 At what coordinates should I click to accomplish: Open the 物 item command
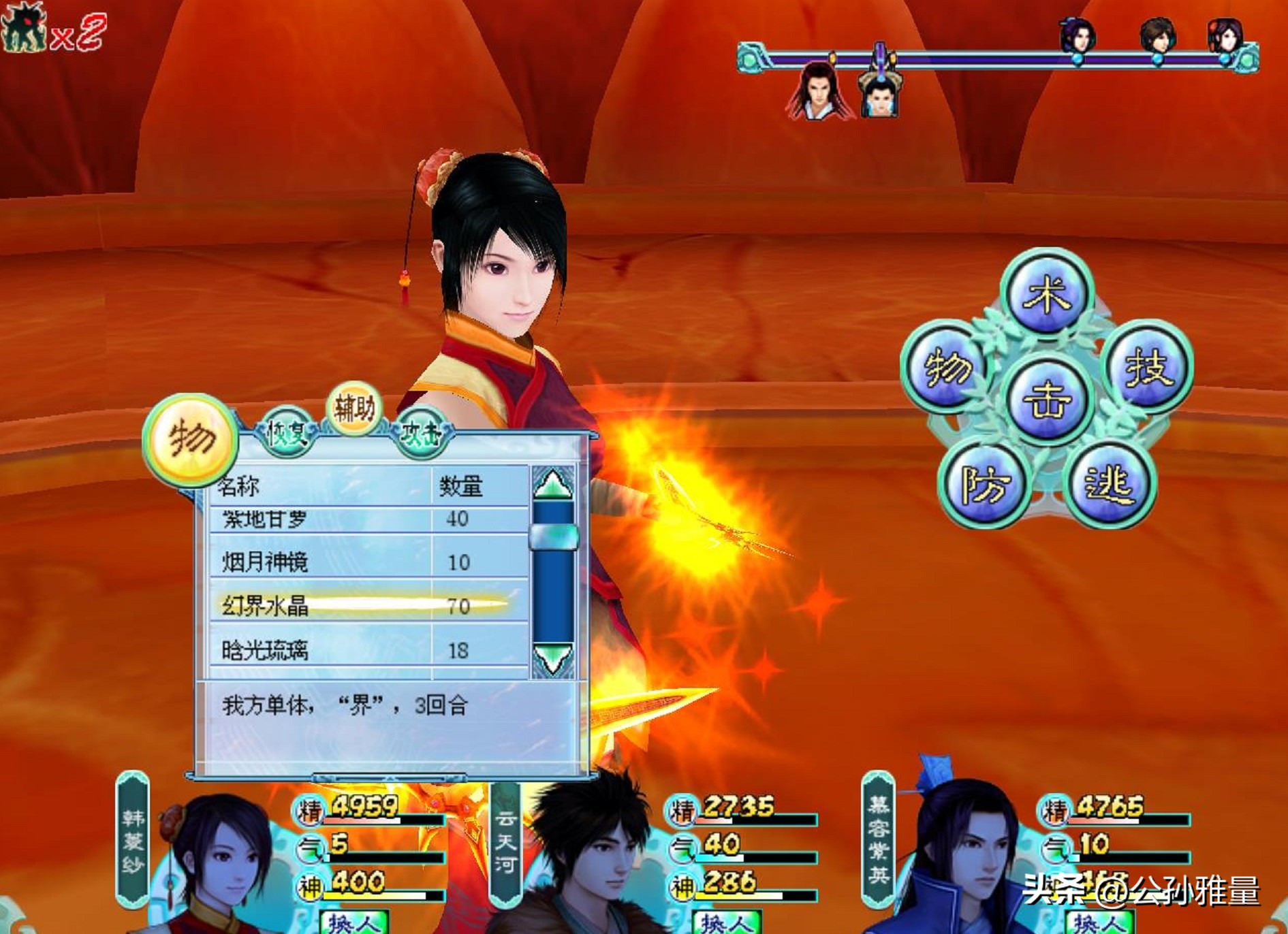945,367
